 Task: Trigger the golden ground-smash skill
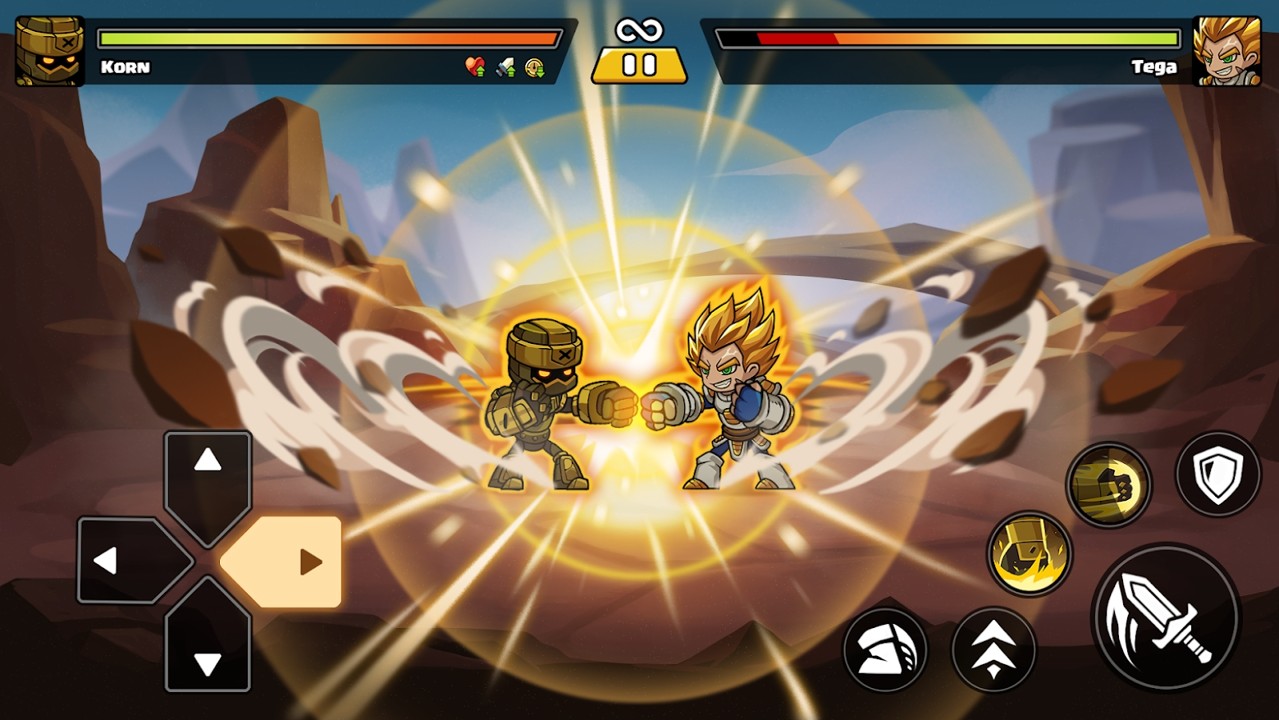click(x=1030, y=554)
